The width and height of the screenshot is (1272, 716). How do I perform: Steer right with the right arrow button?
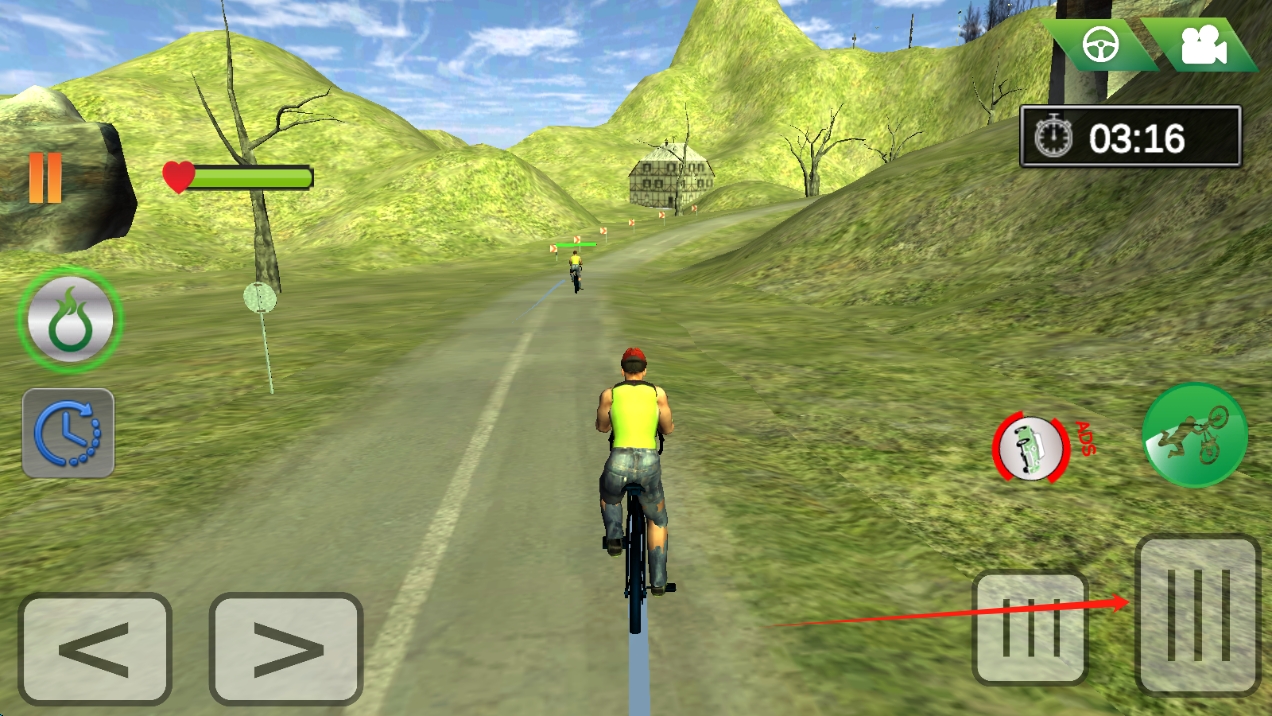286,649
